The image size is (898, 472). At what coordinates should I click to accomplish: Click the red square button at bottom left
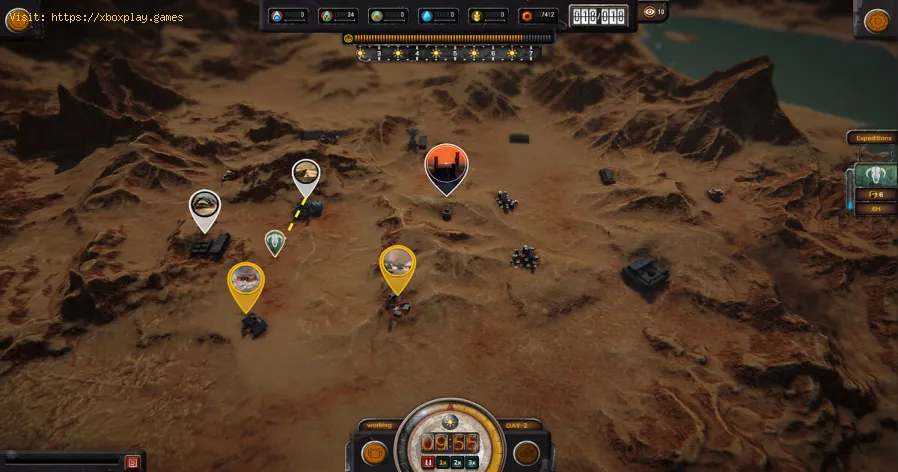132,462
